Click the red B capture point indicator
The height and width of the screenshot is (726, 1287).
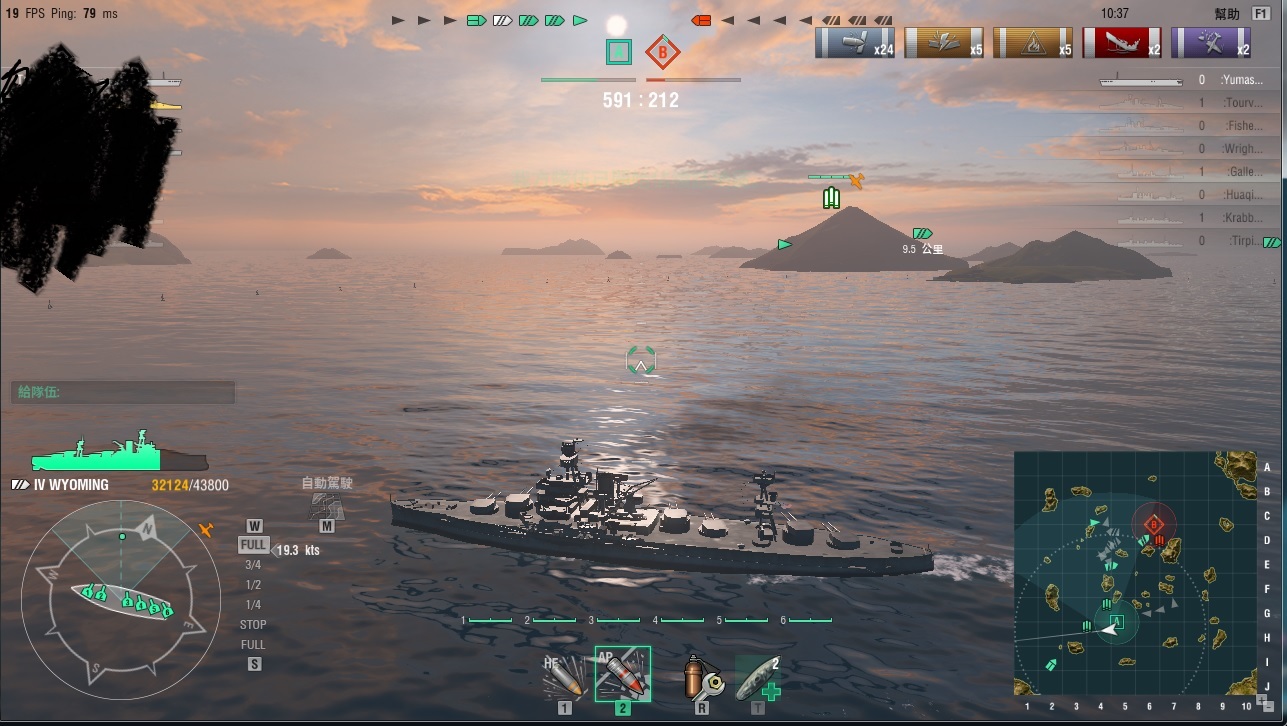point(660,51)
